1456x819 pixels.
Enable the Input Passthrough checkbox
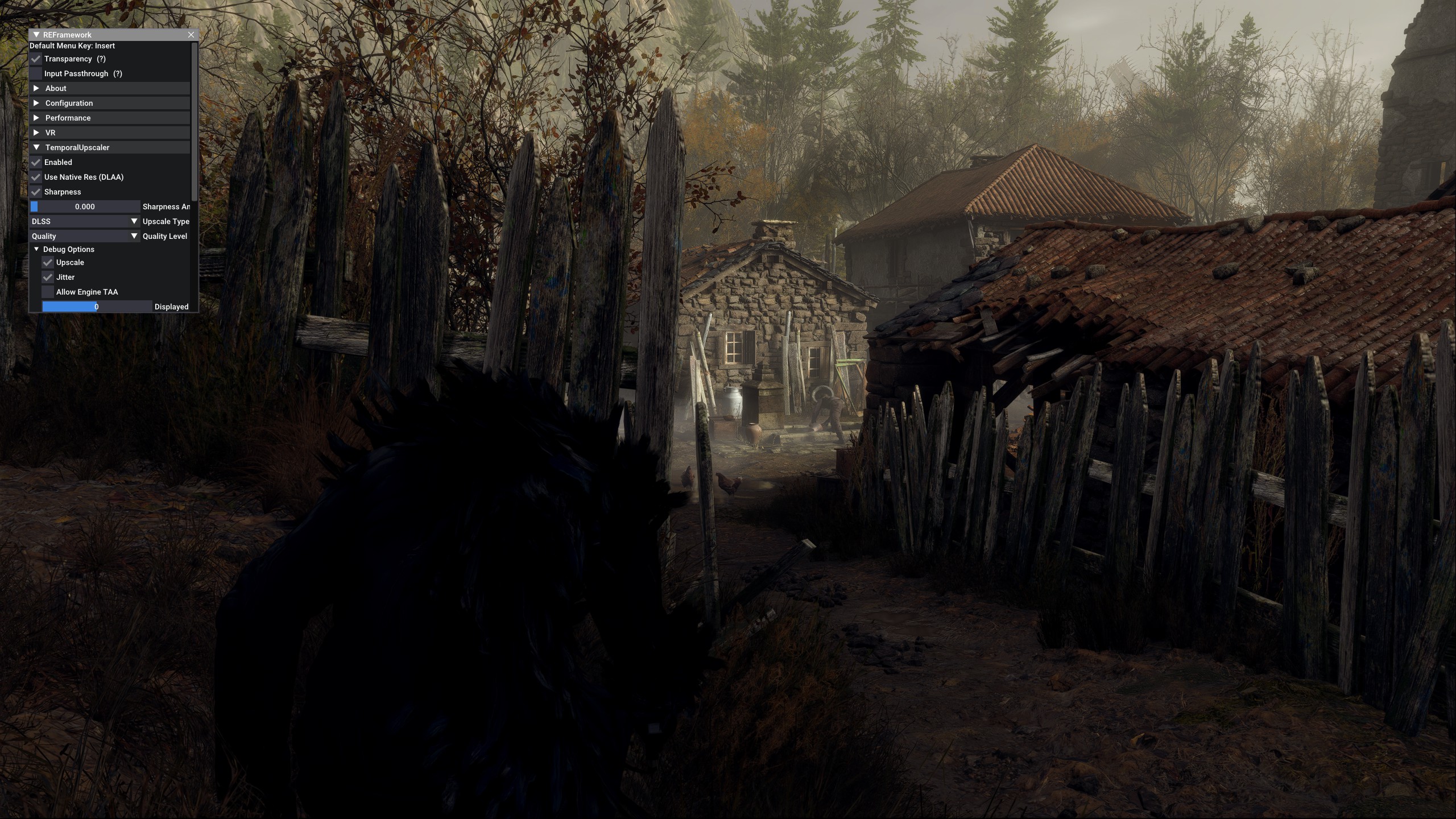coord(36,73)
